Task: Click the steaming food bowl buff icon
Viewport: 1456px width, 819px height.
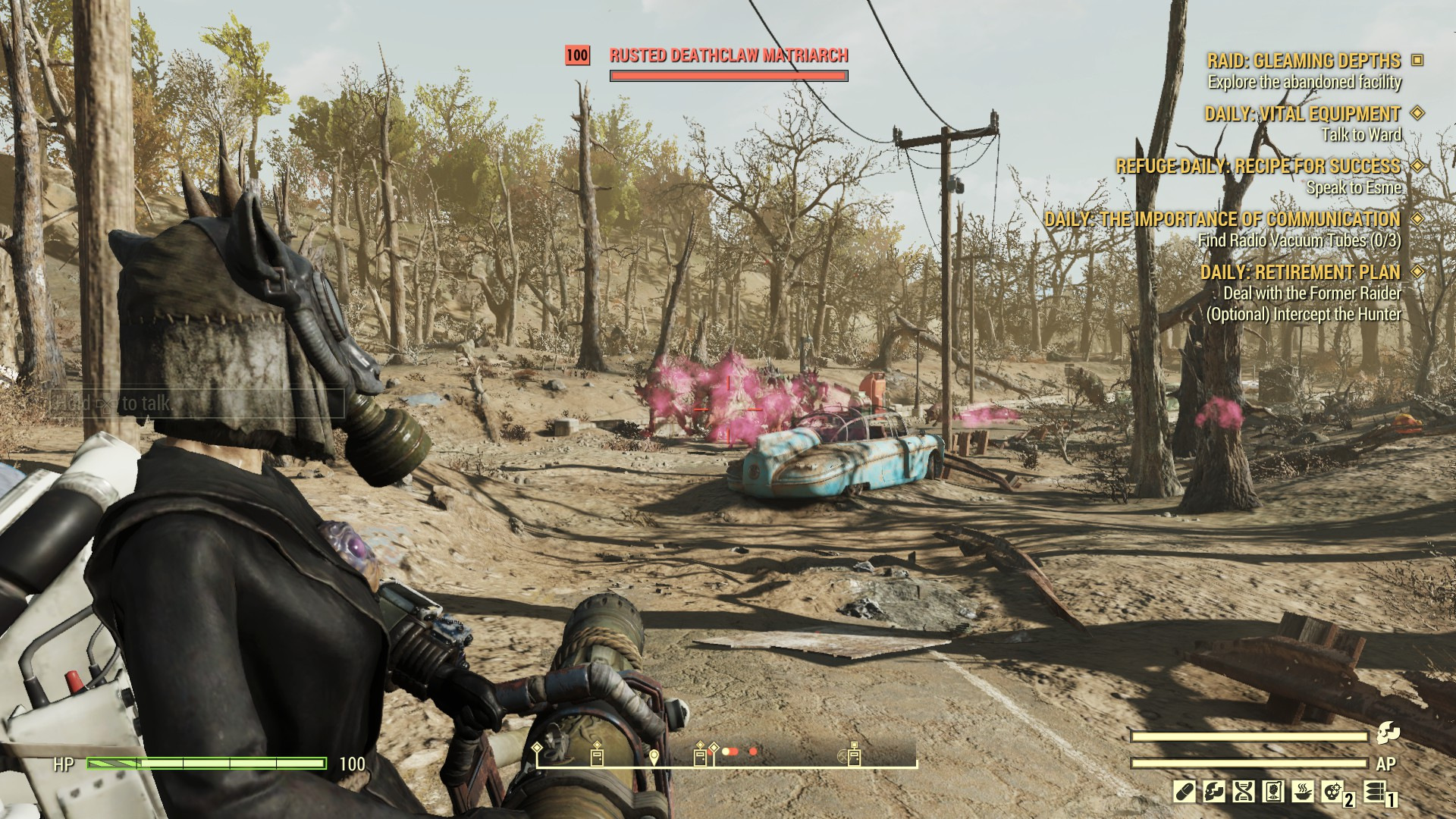Action: 1303,792
